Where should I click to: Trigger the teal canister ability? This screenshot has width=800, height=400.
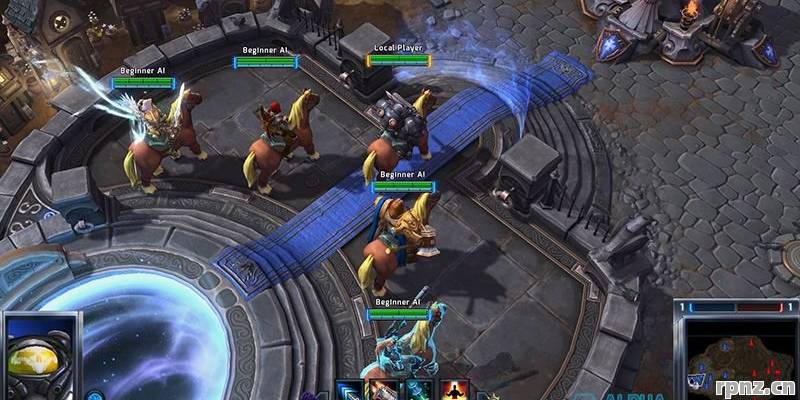tap(418, 391)
